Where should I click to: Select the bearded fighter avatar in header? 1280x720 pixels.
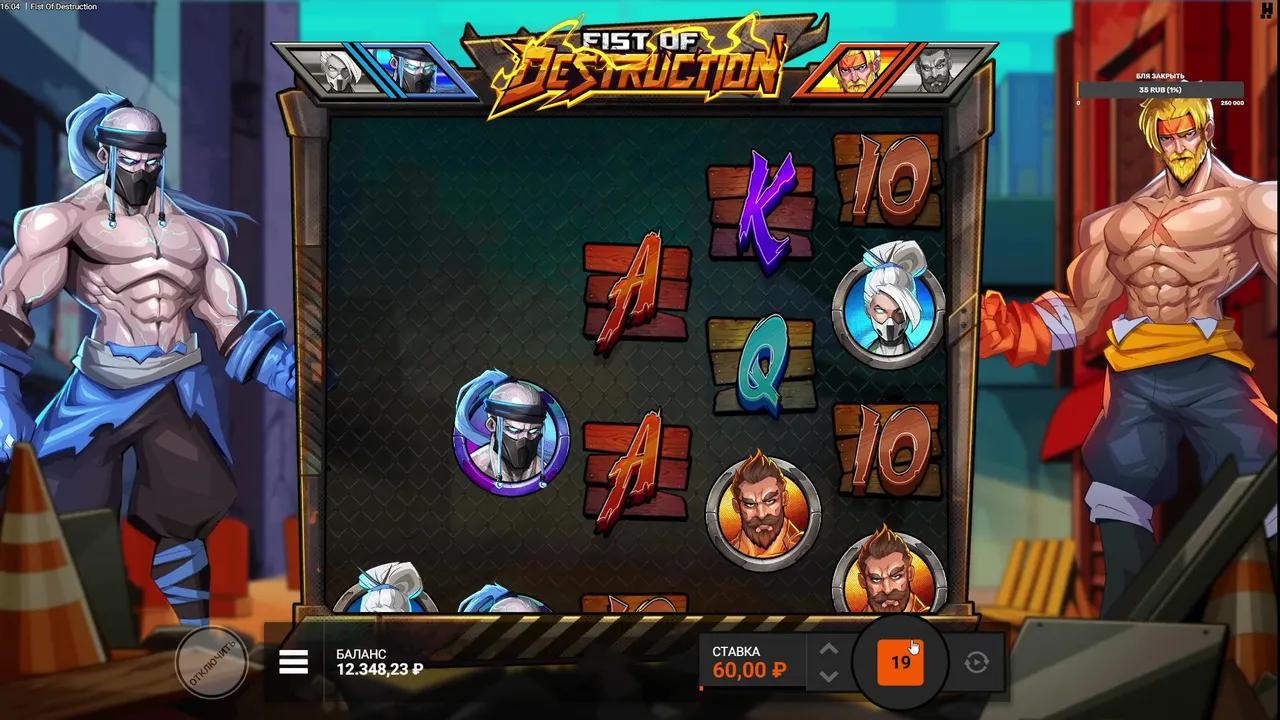click(937, 70)
